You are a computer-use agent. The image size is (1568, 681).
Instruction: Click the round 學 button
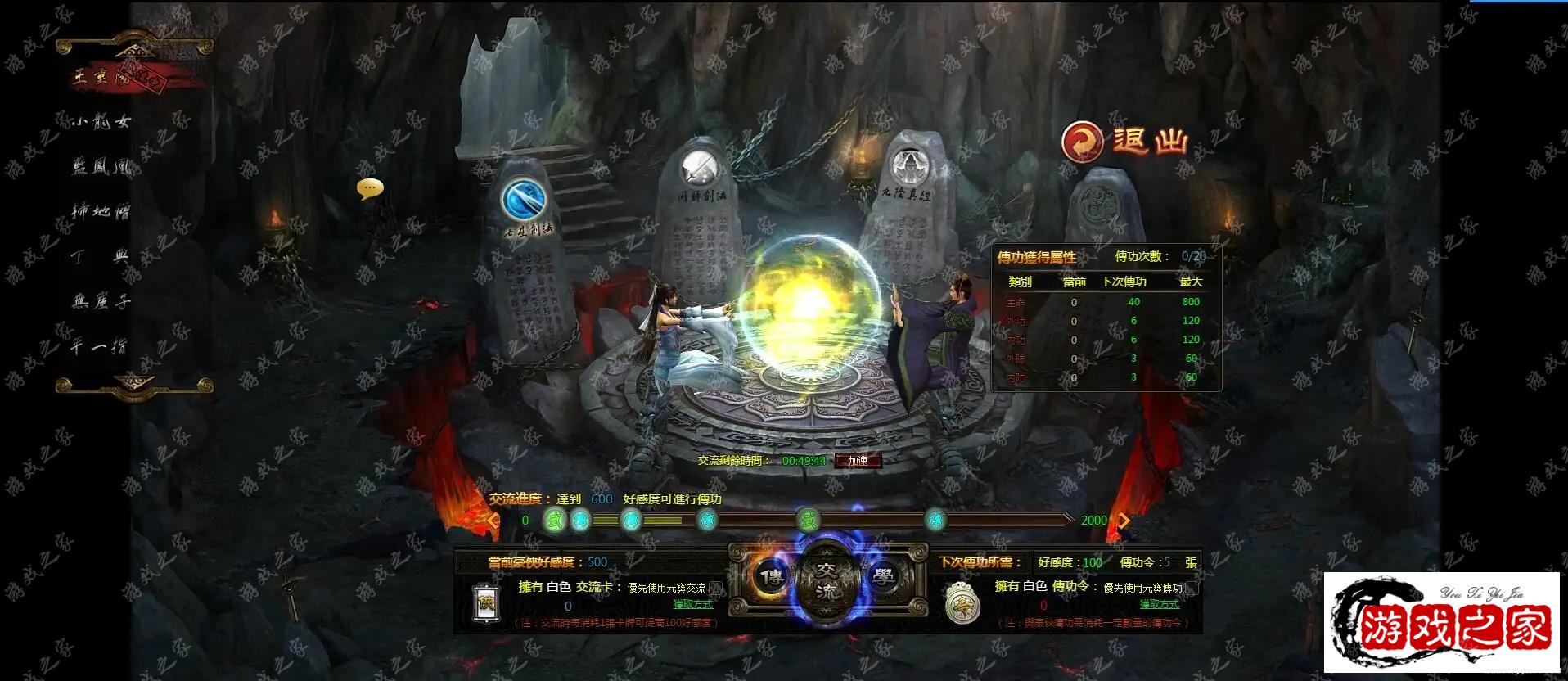[x=884, y=576]
